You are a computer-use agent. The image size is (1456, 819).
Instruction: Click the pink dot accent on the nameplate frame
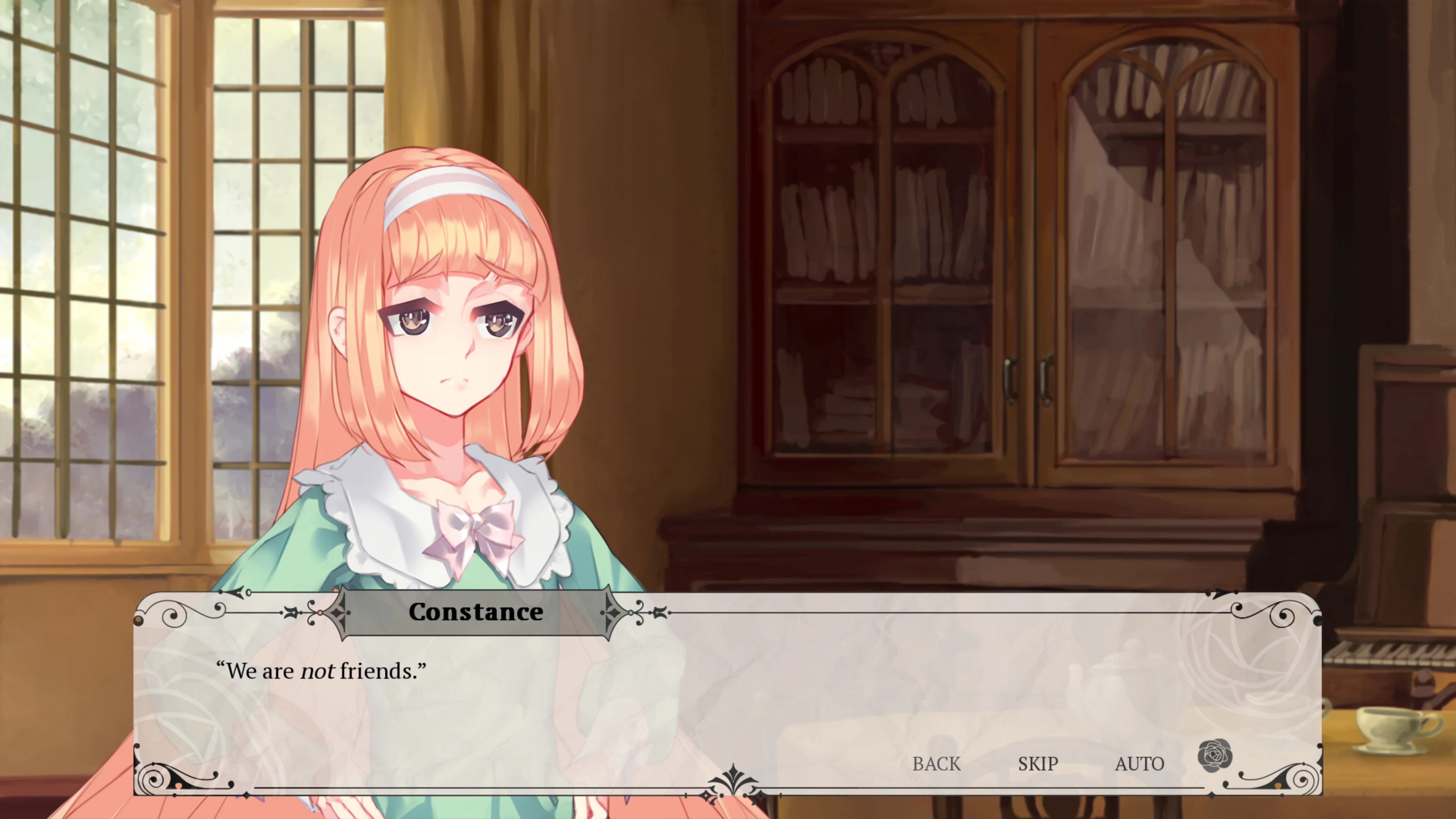[321, 613]
